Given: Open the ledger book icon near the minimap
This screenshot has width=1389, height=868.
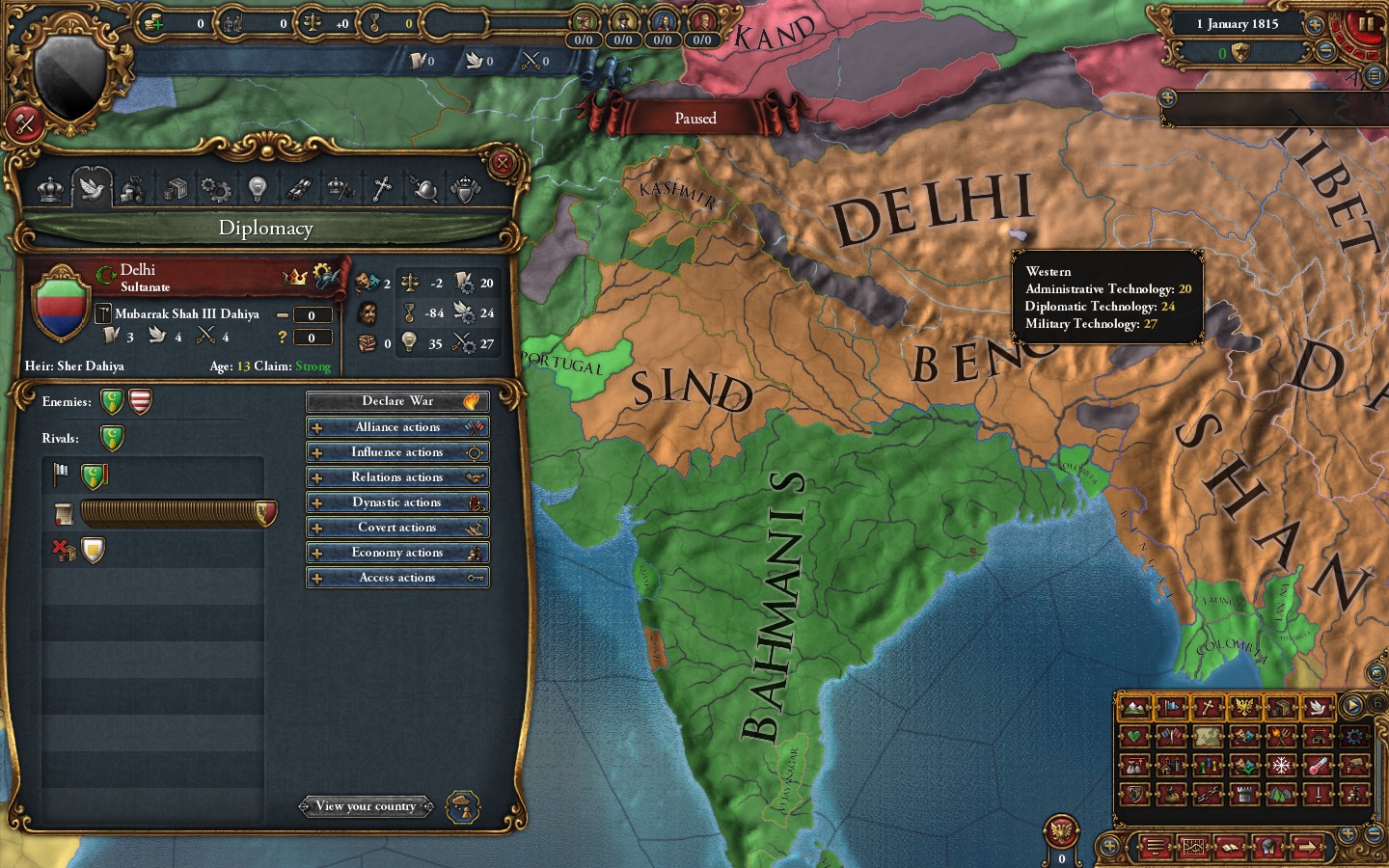Looking at the screenshot, I should 1231,848.
